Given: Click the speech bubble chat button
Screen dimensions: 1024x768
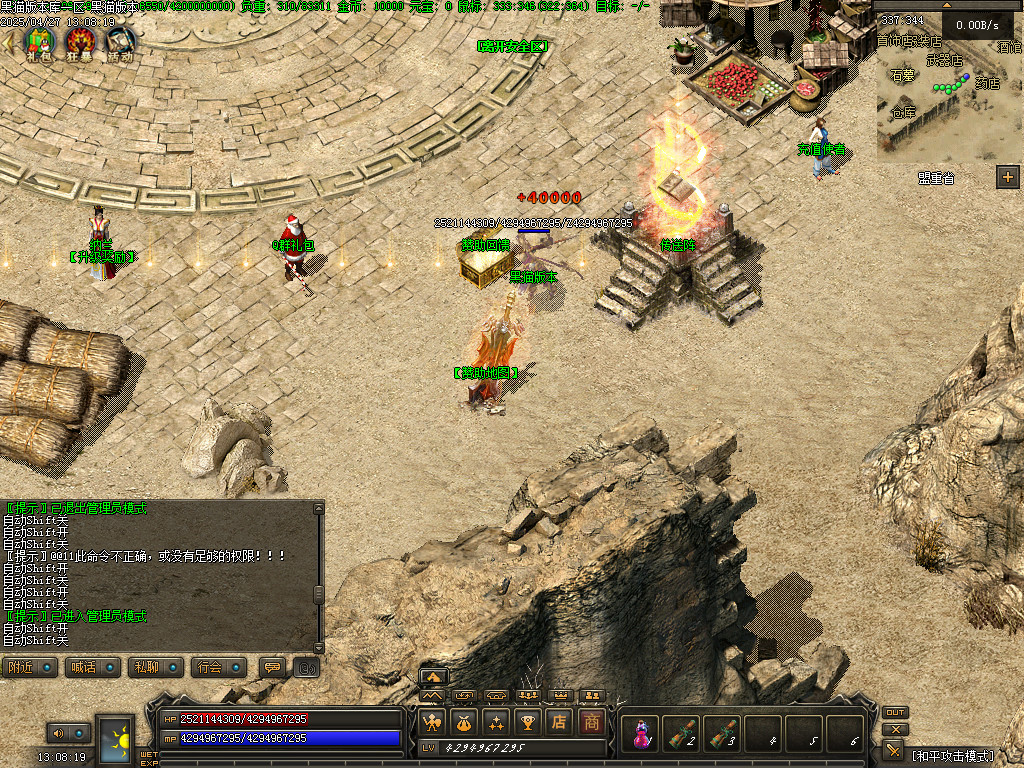Looking at the screenshot, I should click(271, 667).
